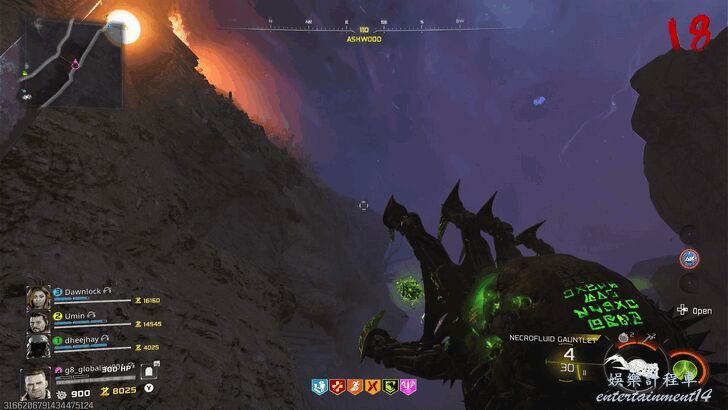The height and width of the screenshot is (410, 728).
Task: Select the pink perk icon
Action: click(x=408, y=384)
